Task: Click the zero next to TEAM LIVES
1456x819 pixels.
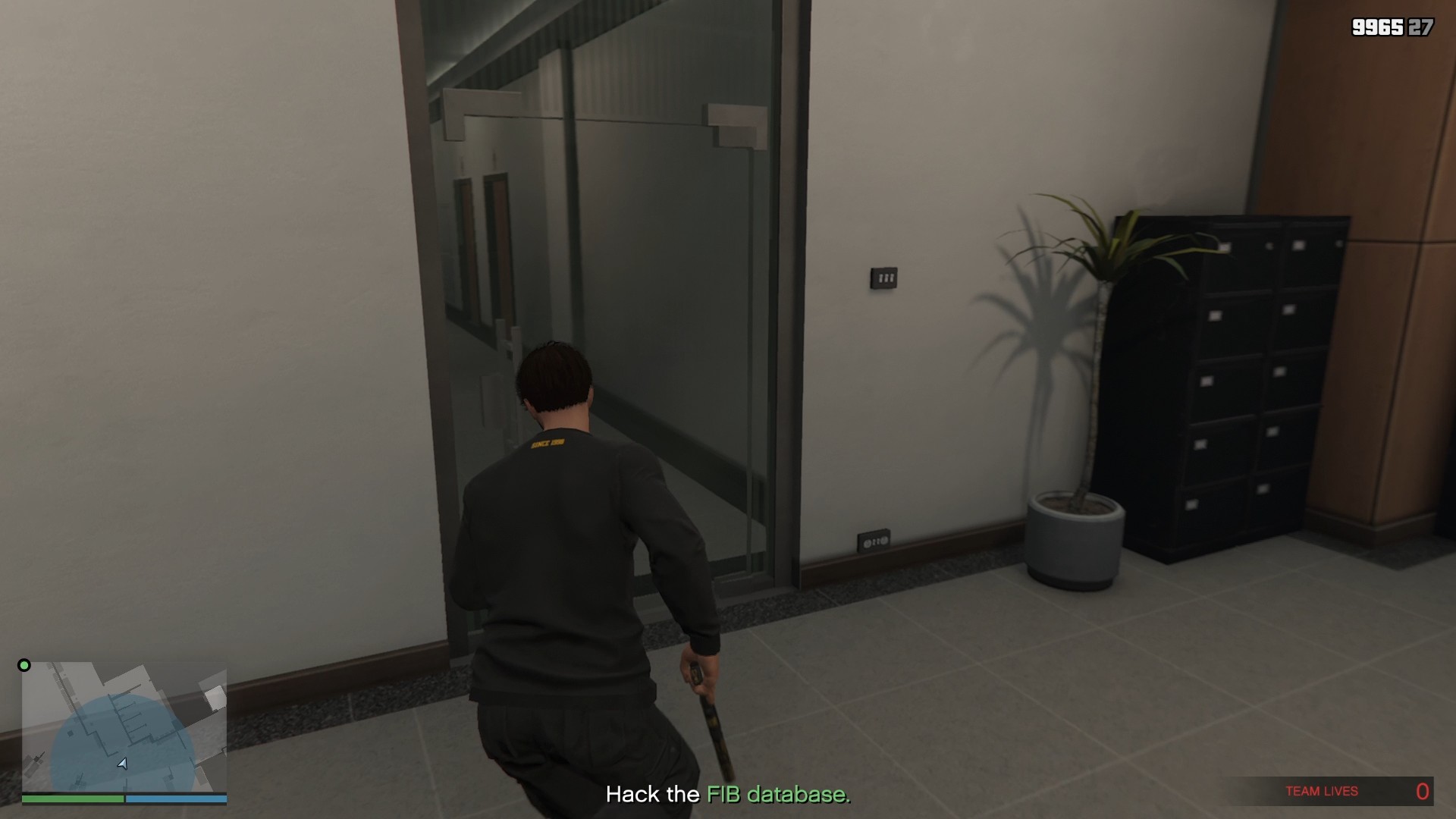Action: point(1422,789)
